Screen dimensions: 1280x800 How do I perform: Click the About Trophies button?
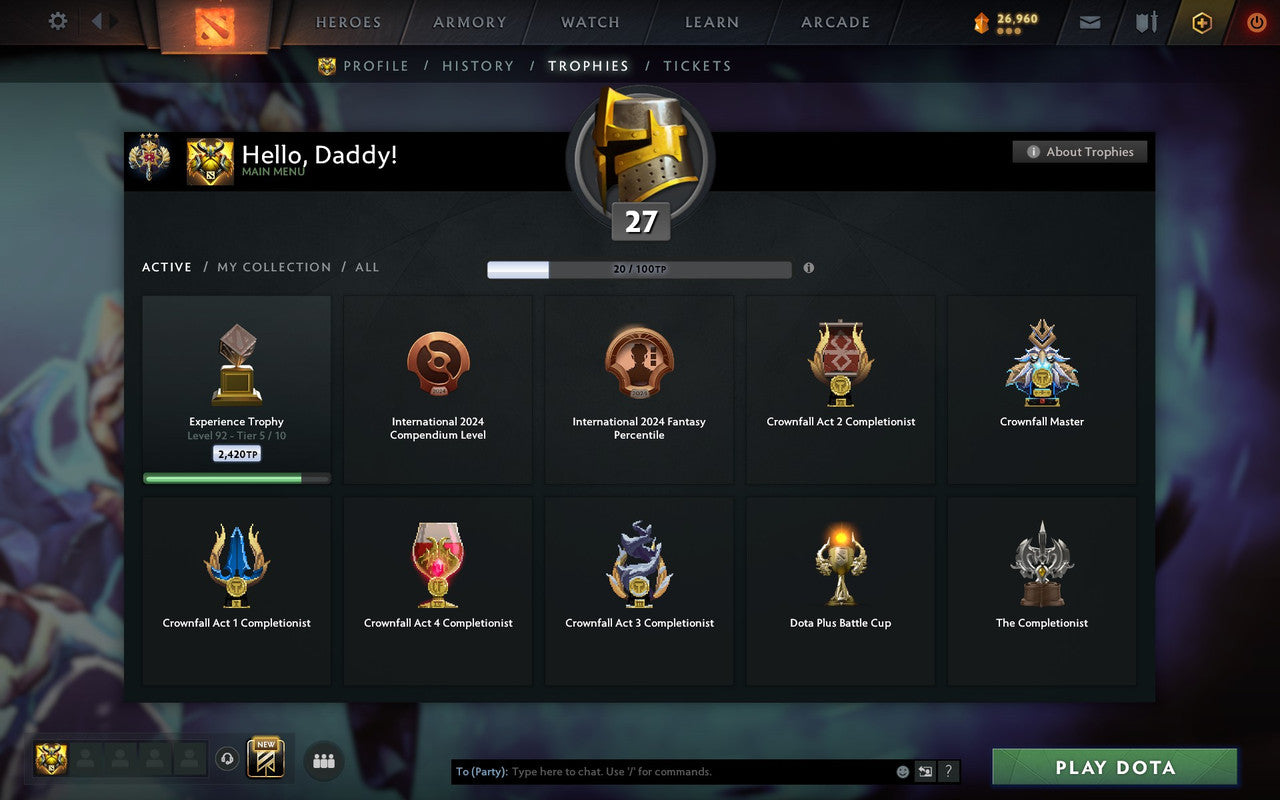tap(1080, 151)
